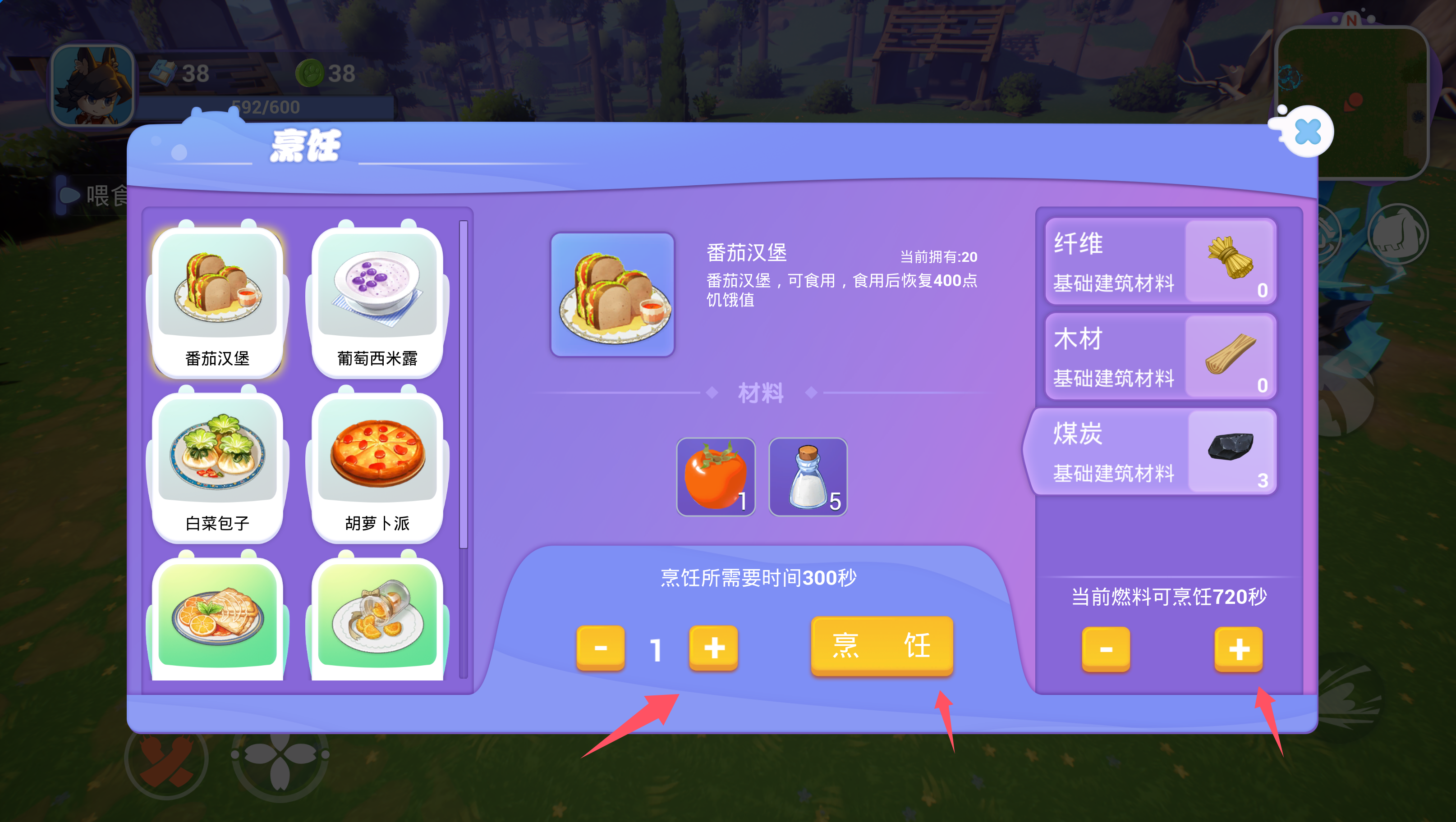Add fuel using the plus button
1456x822 pixels.
click(1238, 650)
